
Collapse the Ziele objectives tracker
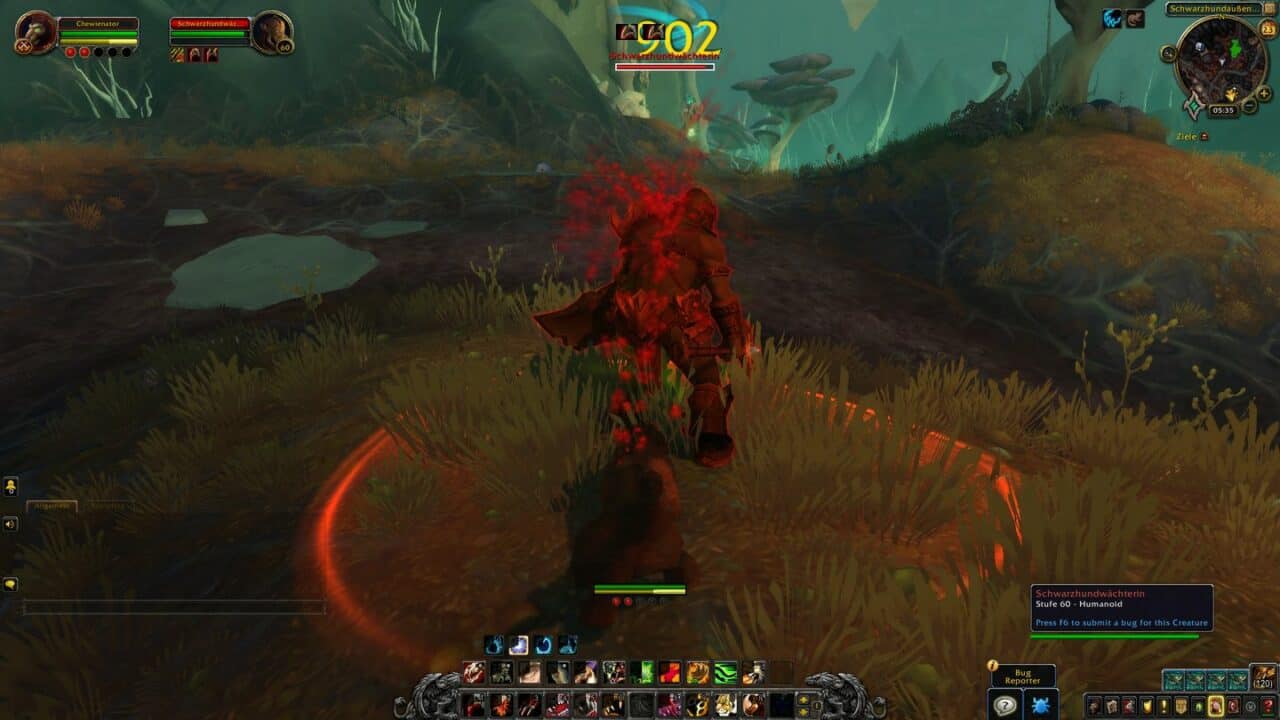1205,136
